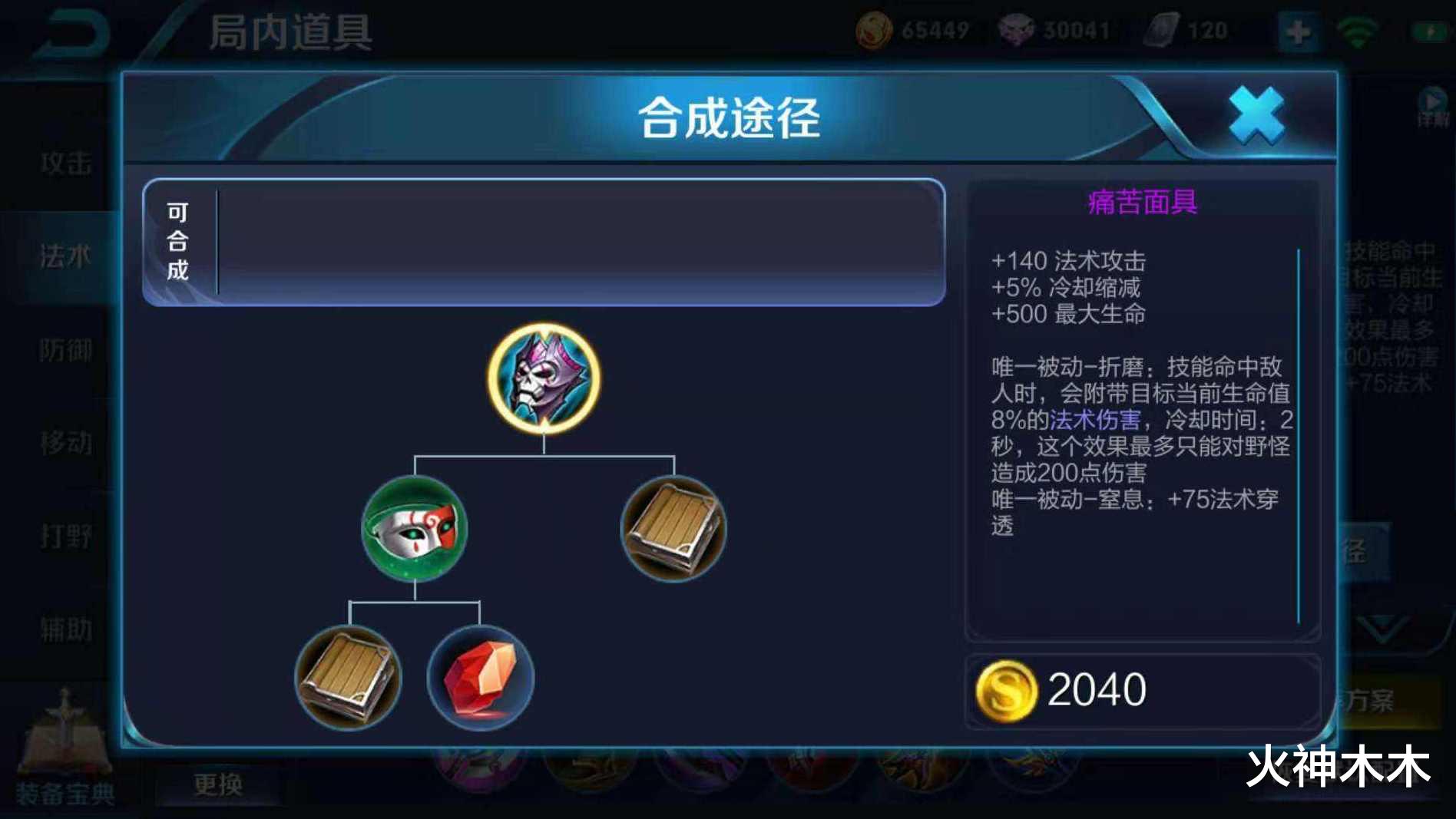The height and width of the screenshot is (819, 1456).
Task: Tap the recharge plus button near currencies
Action: coord(1296,31)
